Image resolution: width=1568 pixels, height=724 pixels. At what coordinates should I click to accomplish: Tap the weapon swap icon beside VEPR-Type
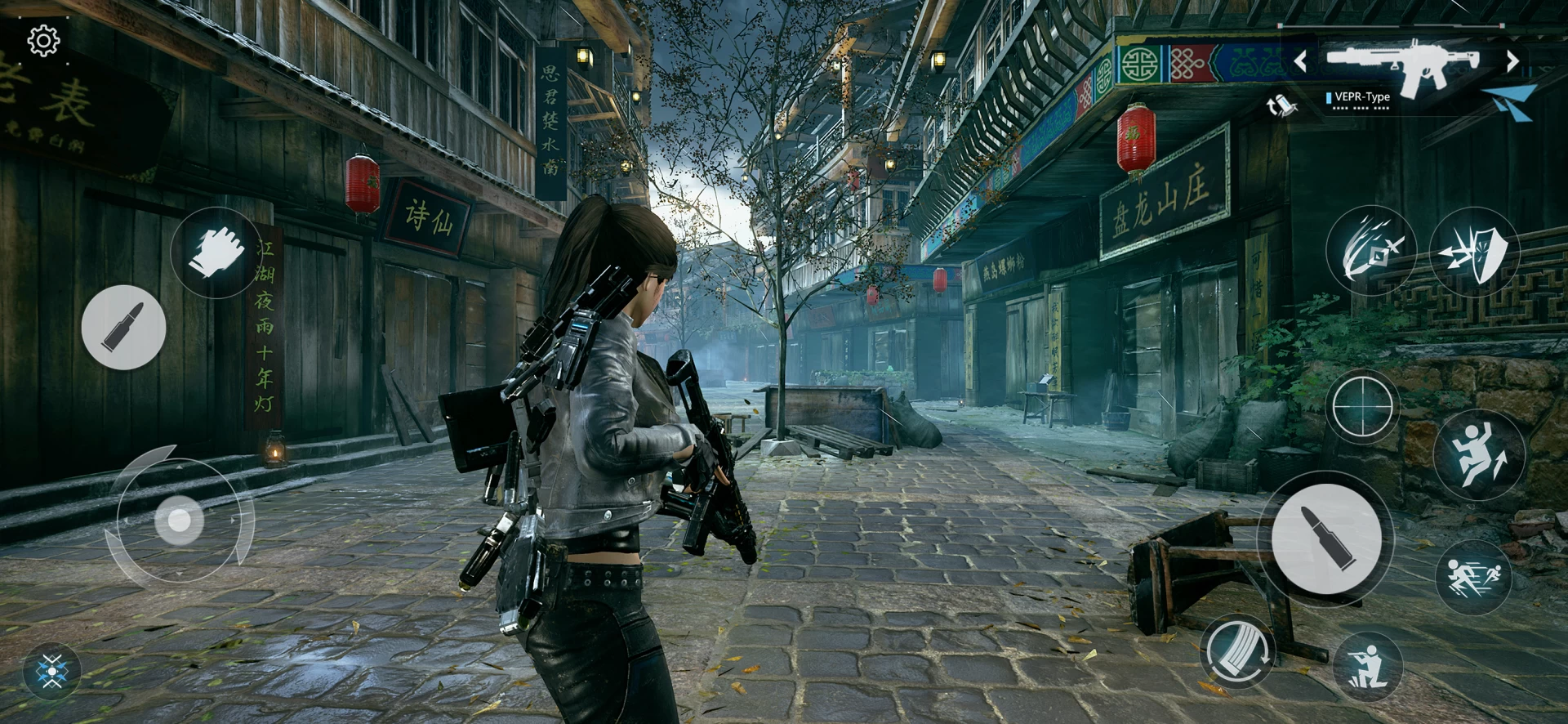tap(1277, 105)
